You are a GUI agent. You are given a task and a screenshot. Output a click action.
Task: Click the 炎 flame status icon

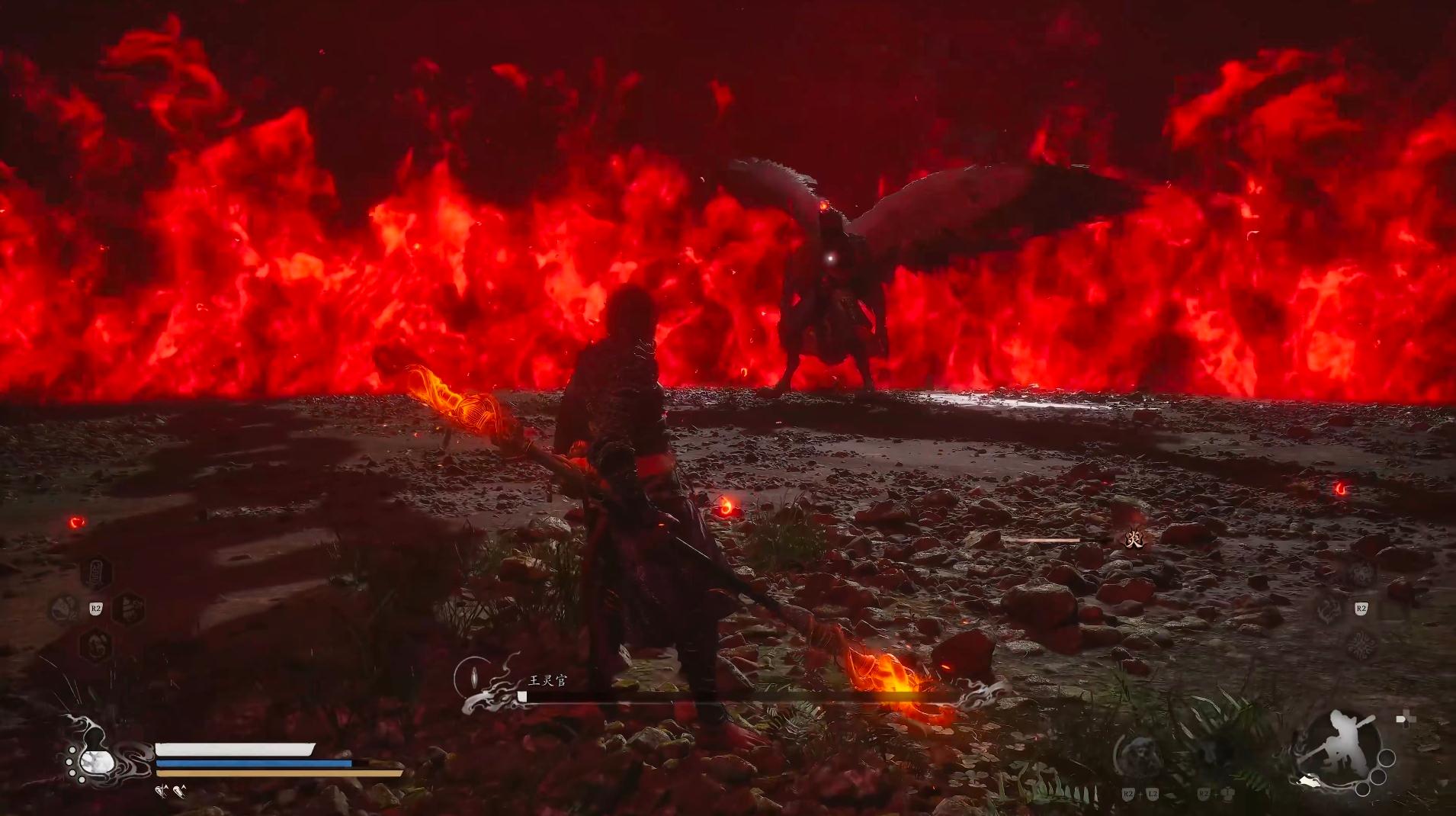[1135, 539]
